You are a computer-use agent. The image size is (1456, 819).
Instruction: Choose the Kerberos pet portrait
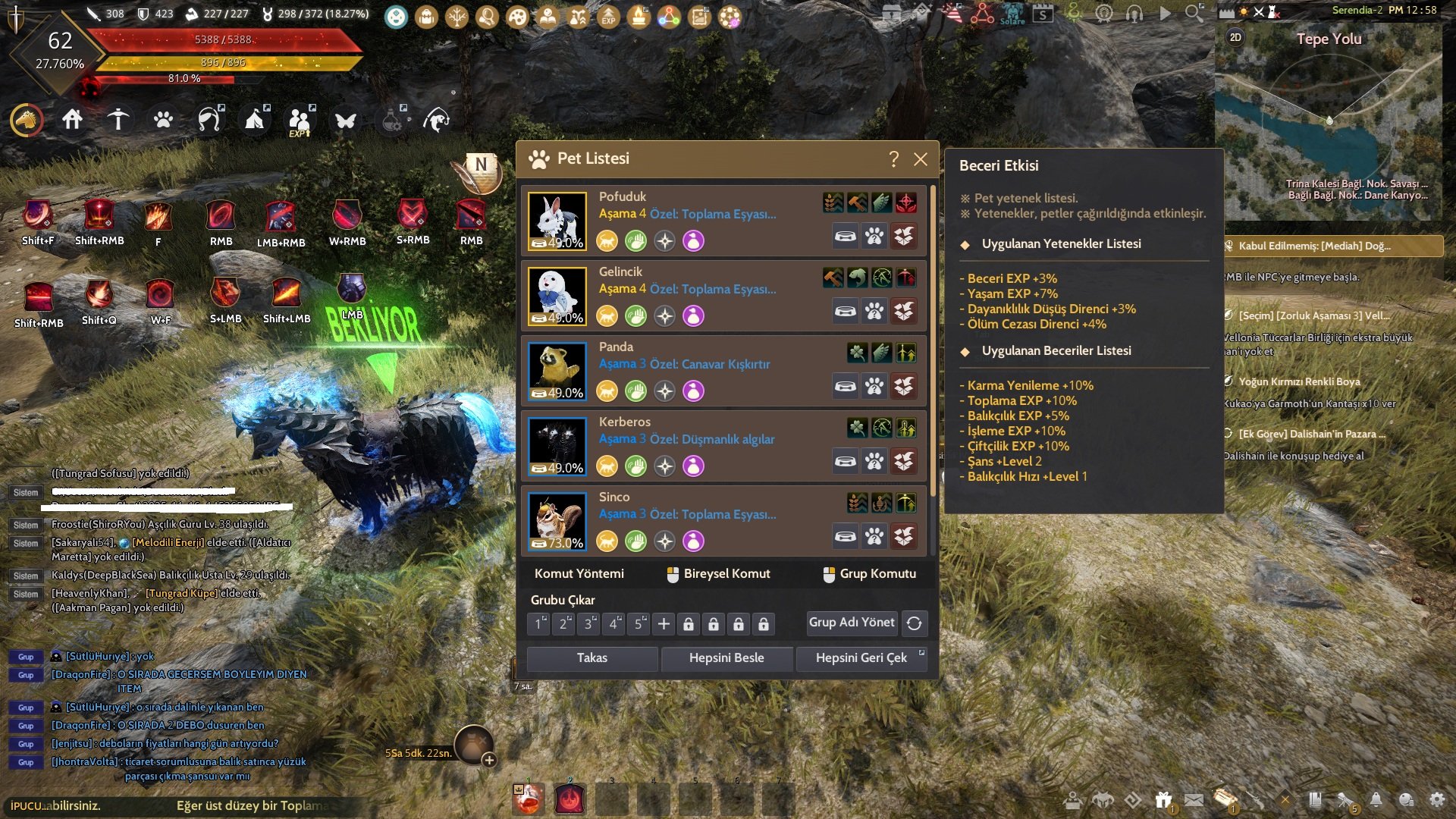coord(557,446)
